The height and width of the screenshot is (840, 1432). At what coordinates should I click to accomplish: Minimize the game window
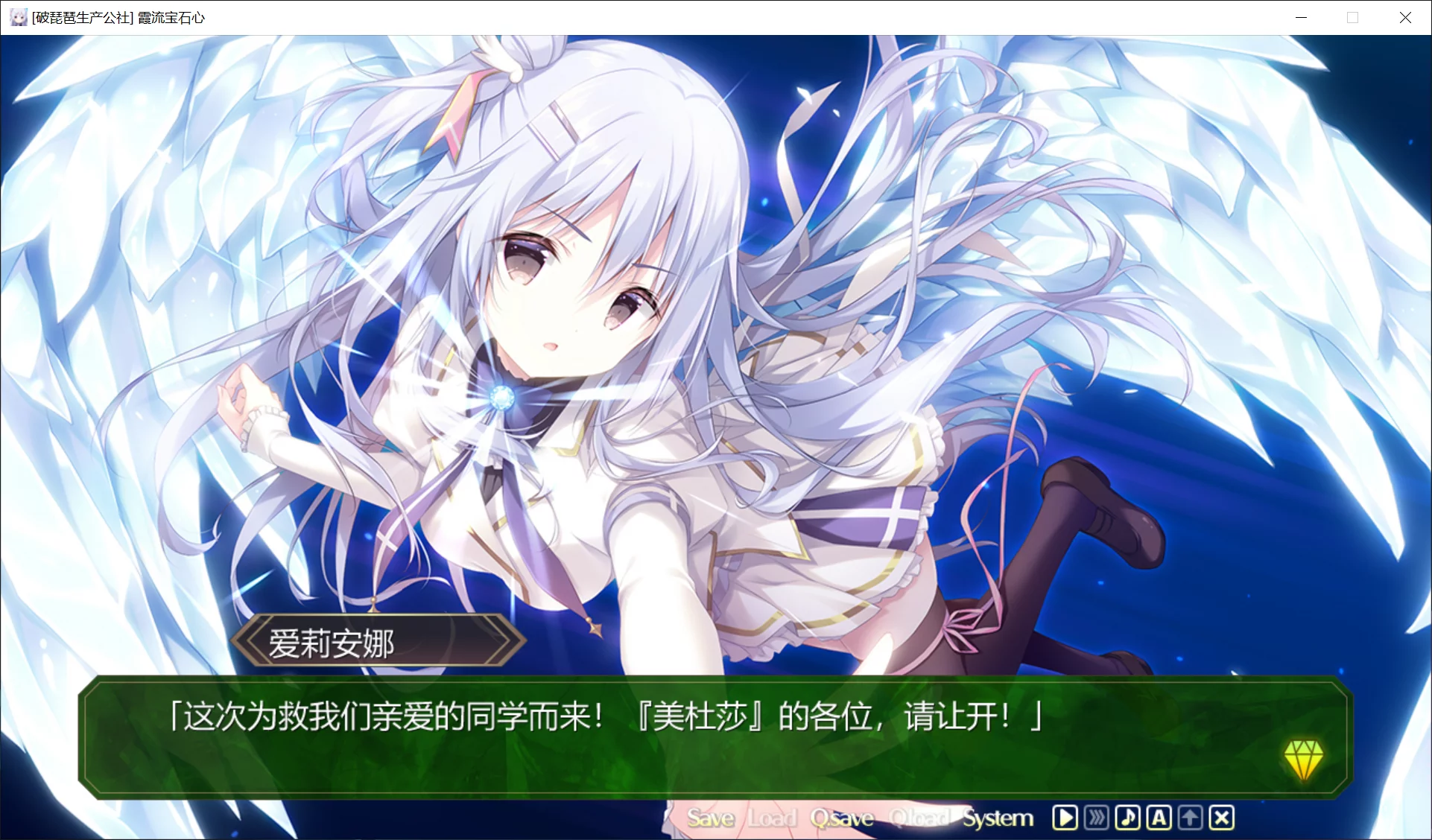click(x=1301, y=16)
